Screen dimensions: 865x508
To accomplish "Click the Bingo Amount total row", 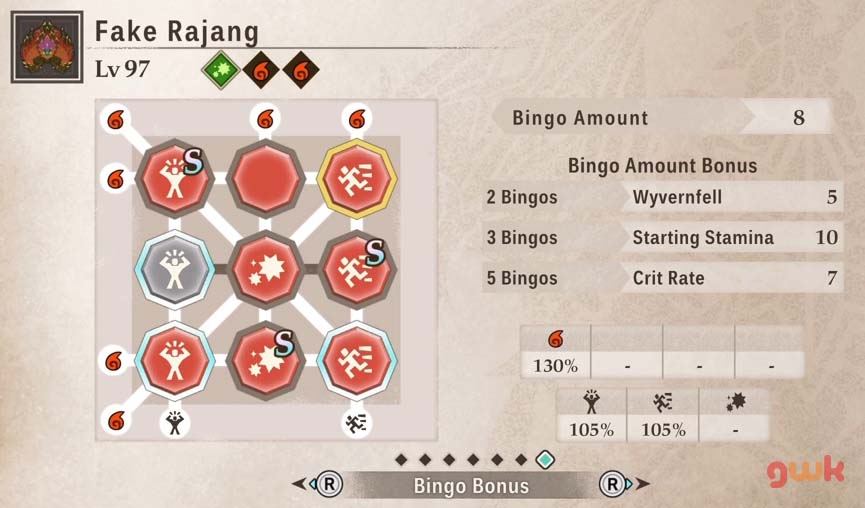I will [x=663, y=118].
